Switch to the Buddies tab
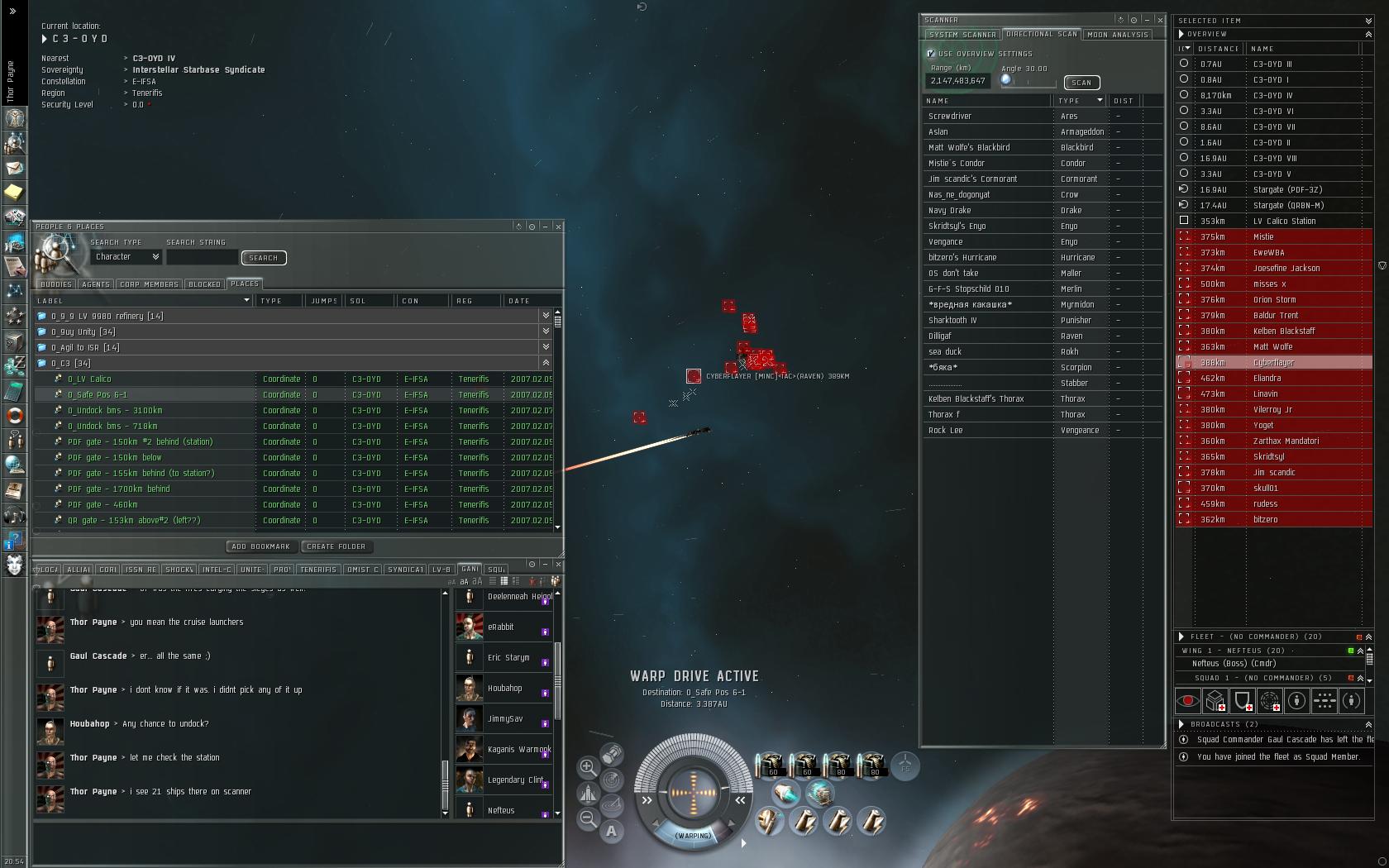 [x=55, y=284]
